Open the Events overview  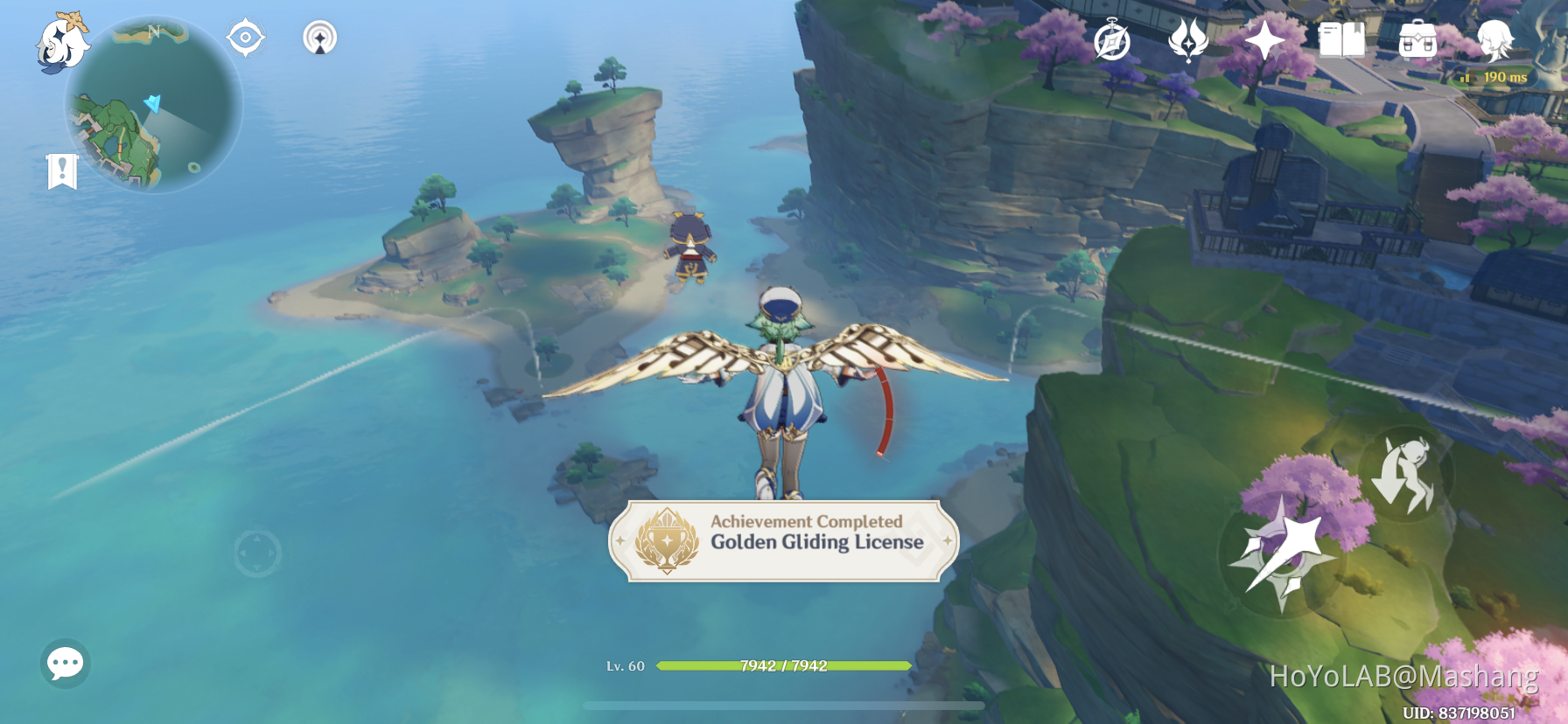[1112, 39]
